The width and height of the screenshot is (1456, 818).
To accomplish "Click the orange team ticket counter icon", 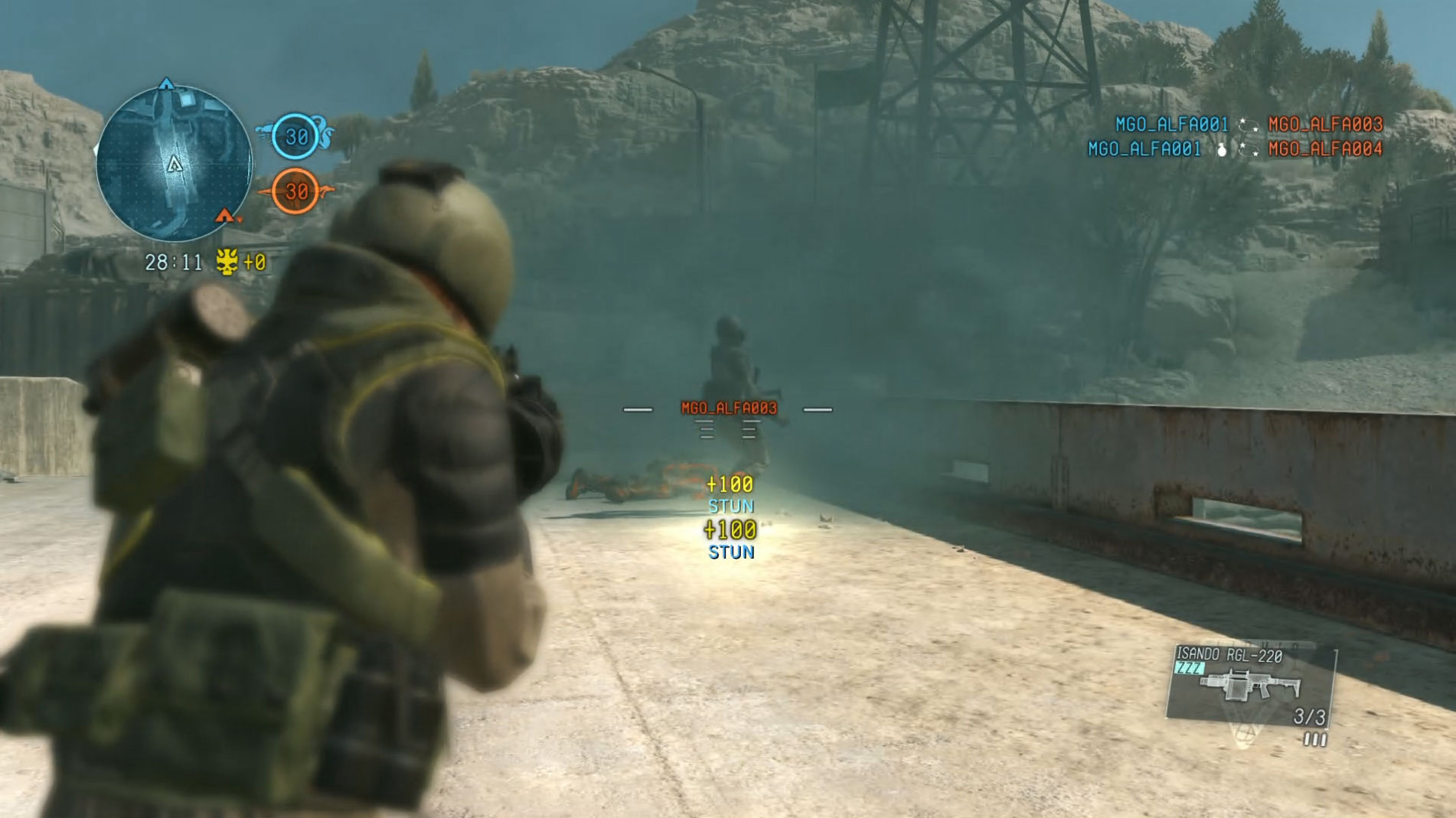I will coord(295,191).
